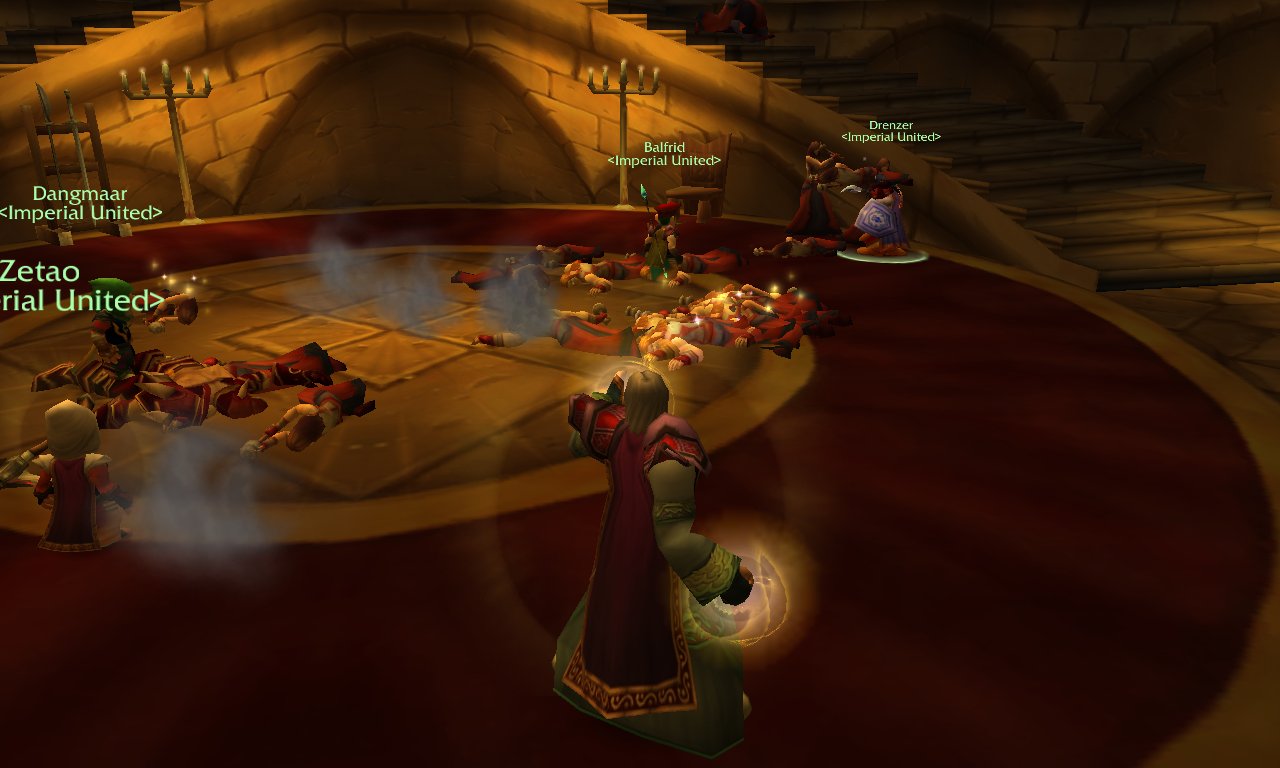The image size is (1280, 768).
Task: Click the Dangmaar player name label
Action: 80,194
